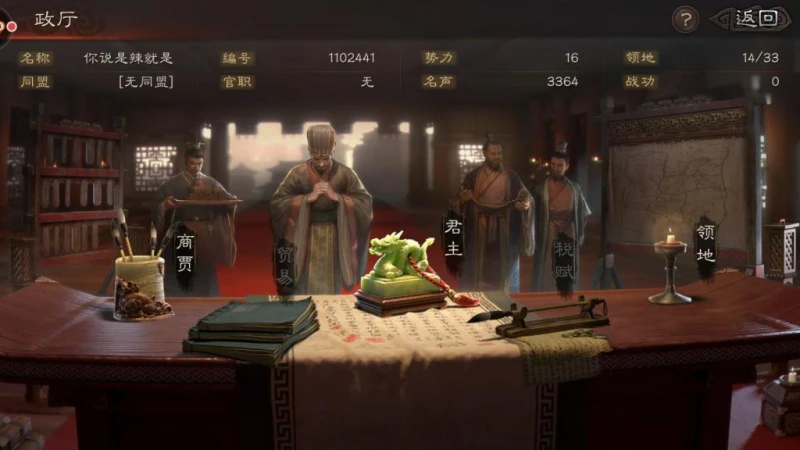
Task: Open the 税赋 taxation menu
Action: click(564, 259)
